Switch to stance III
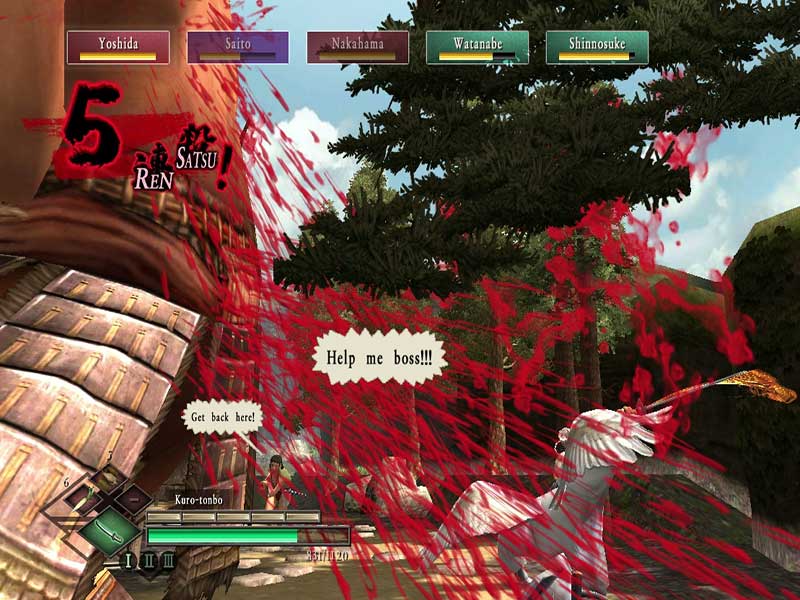Image resolution: width=800 pixels, height=600 pixels. tap(168, 560)
